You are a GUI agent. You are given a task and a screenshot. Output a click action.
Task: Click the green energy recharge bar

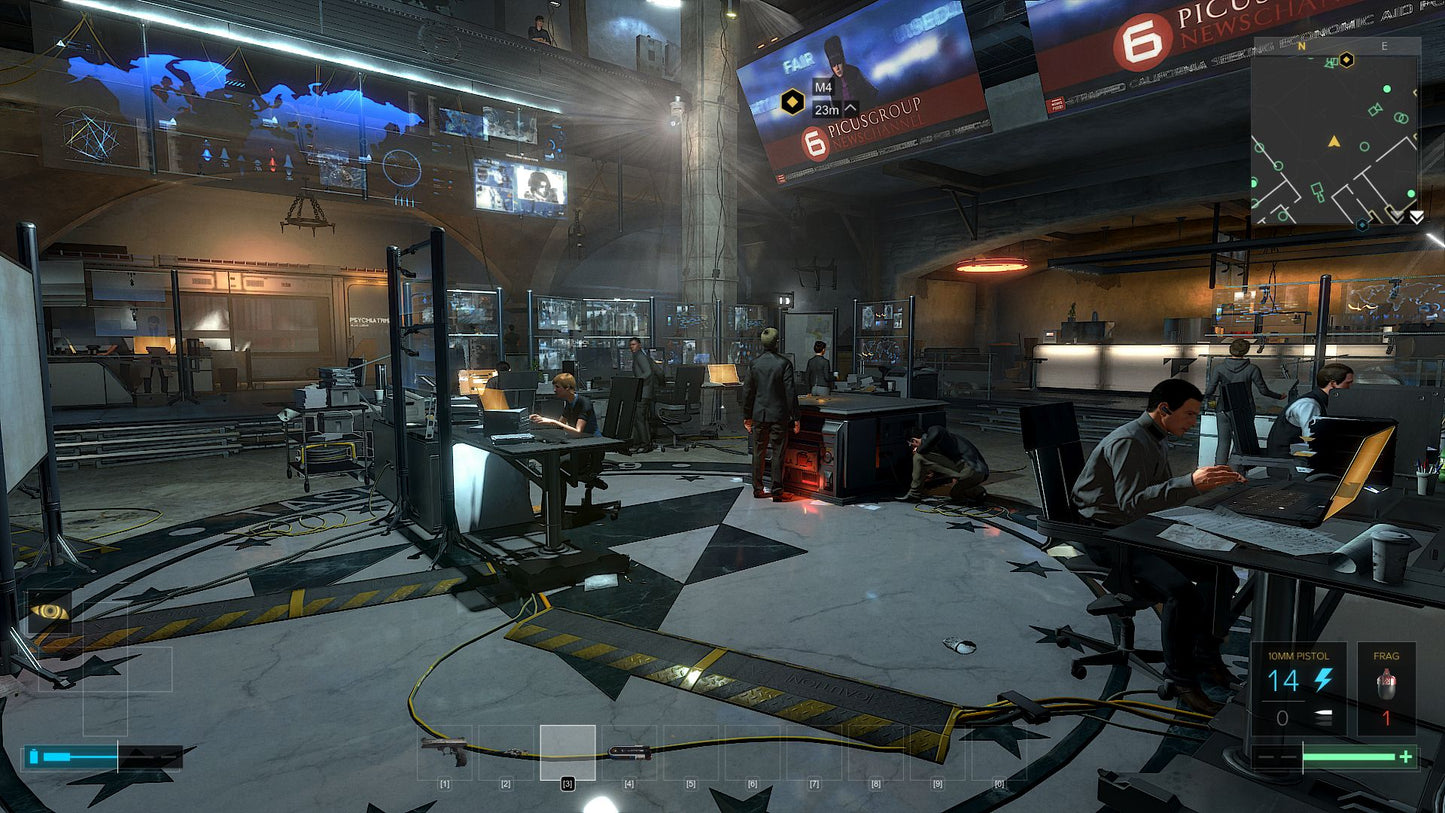(1349, 756)
